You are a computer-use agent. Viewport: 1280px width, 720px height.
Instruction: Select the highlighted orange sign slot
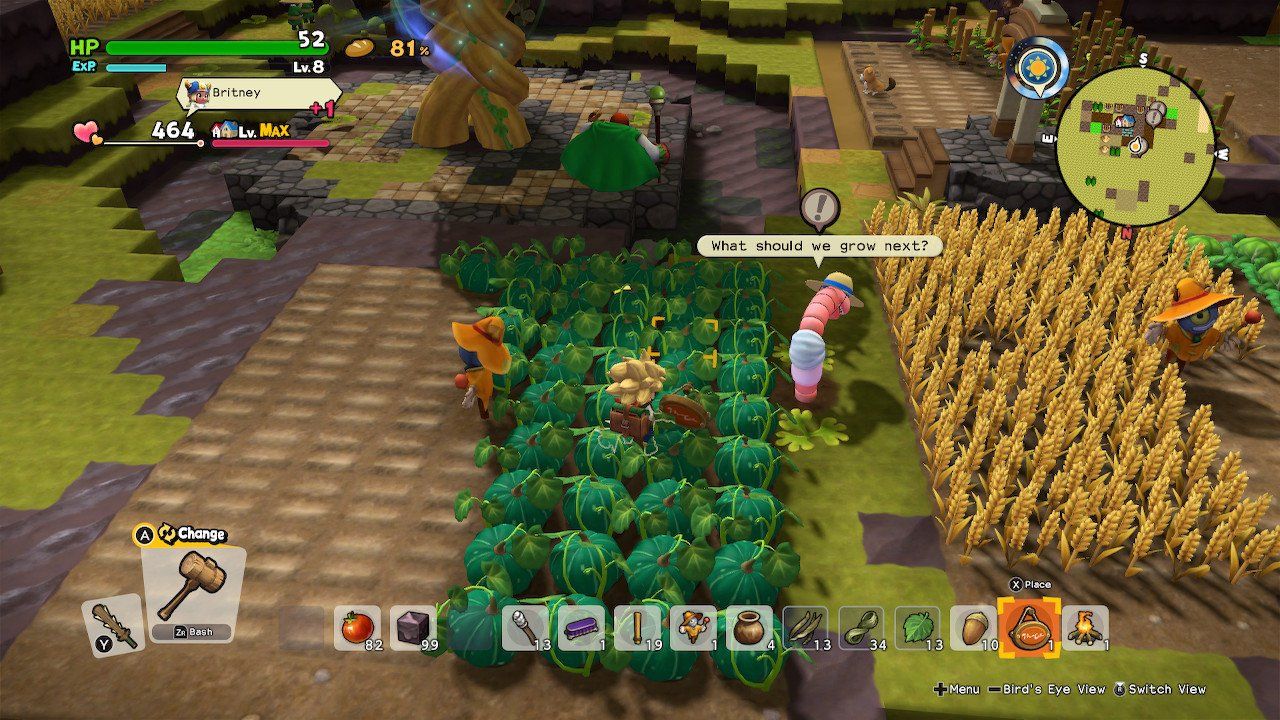1030,628
